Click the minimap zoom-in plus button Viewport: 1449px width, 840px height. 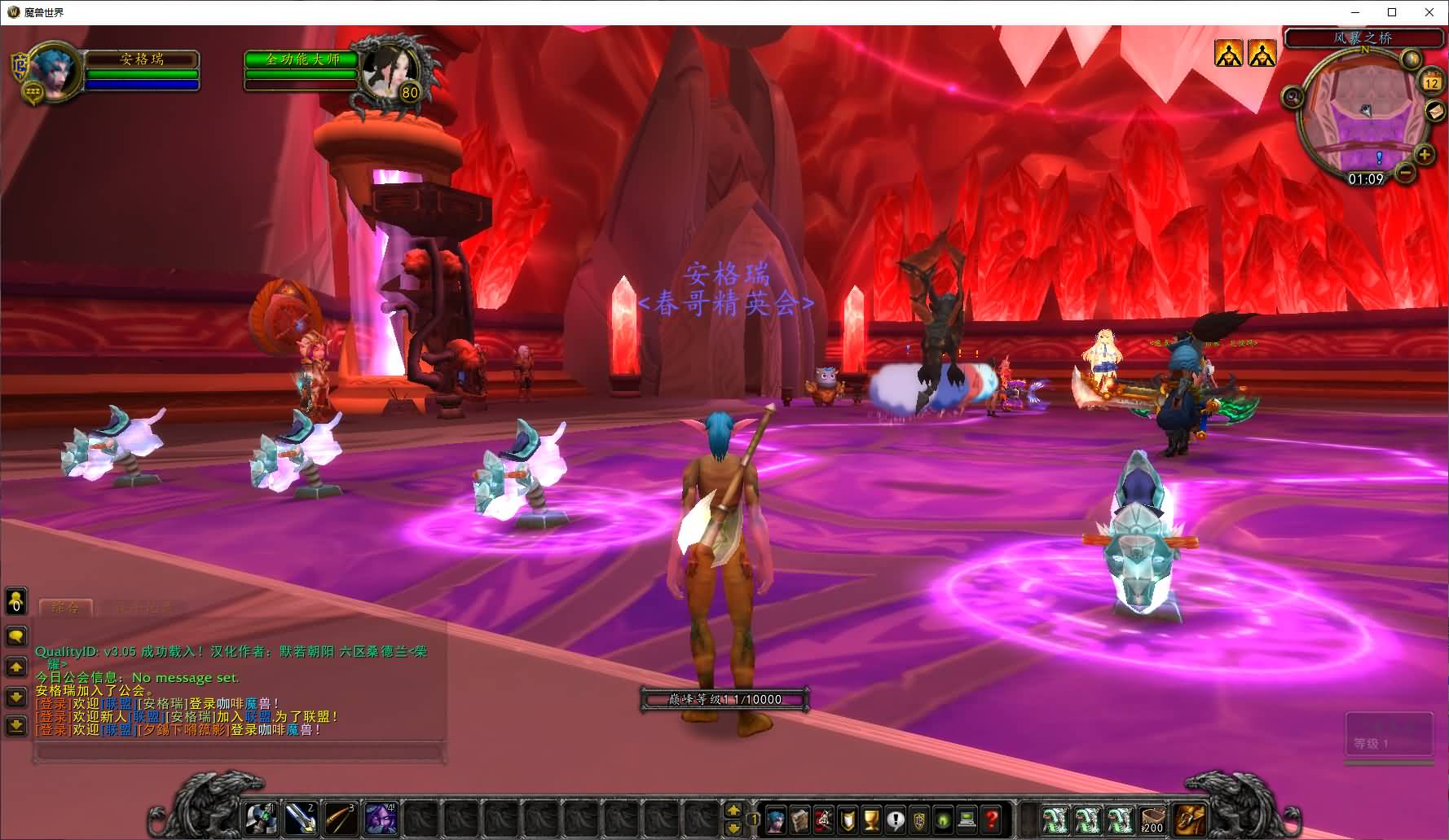coord(1424,155)
